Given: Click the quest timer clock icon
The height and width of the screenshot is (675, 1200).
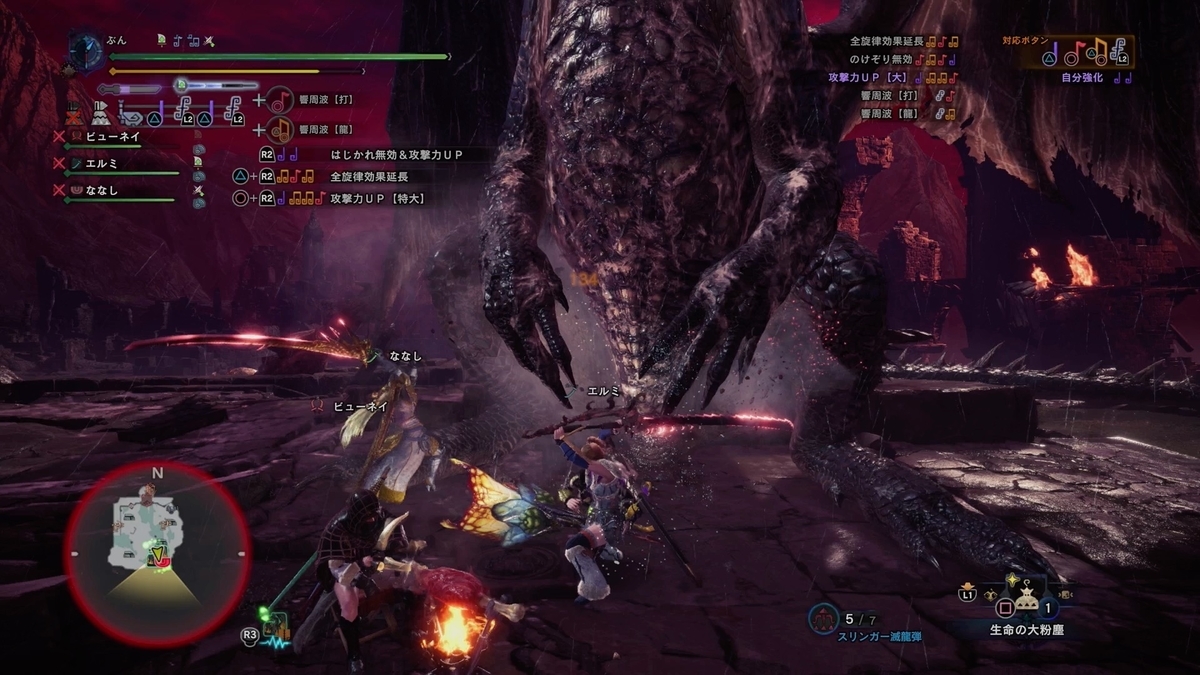Looking at the screenshot, I should (x=87, y=48).
